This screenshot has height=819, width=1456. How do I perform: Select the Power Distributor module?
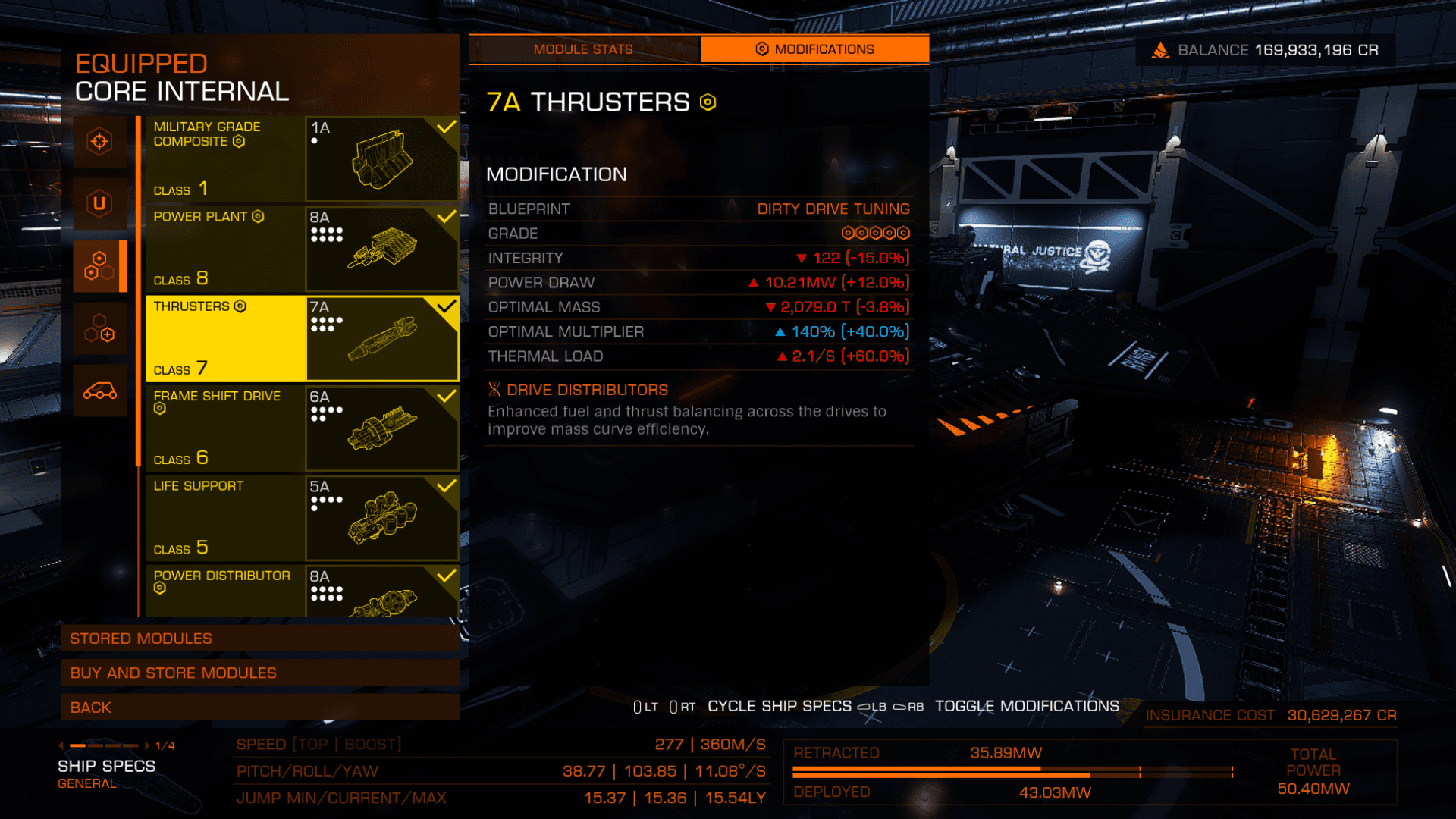point(302,591)
